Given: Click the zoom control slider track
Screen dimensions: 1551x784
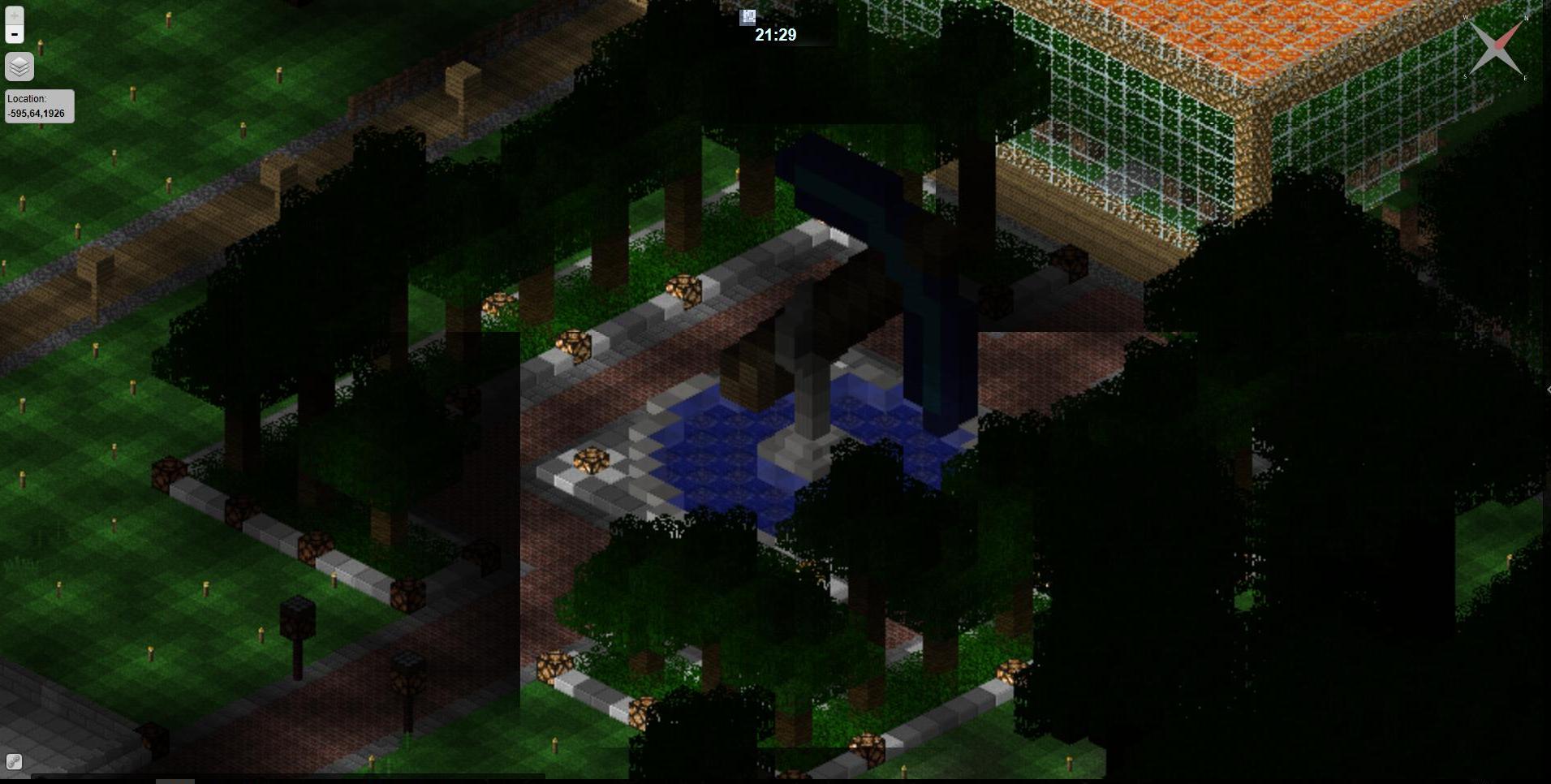Looking at the screenshot, I should pyautogui.click(x=13, y=23).
